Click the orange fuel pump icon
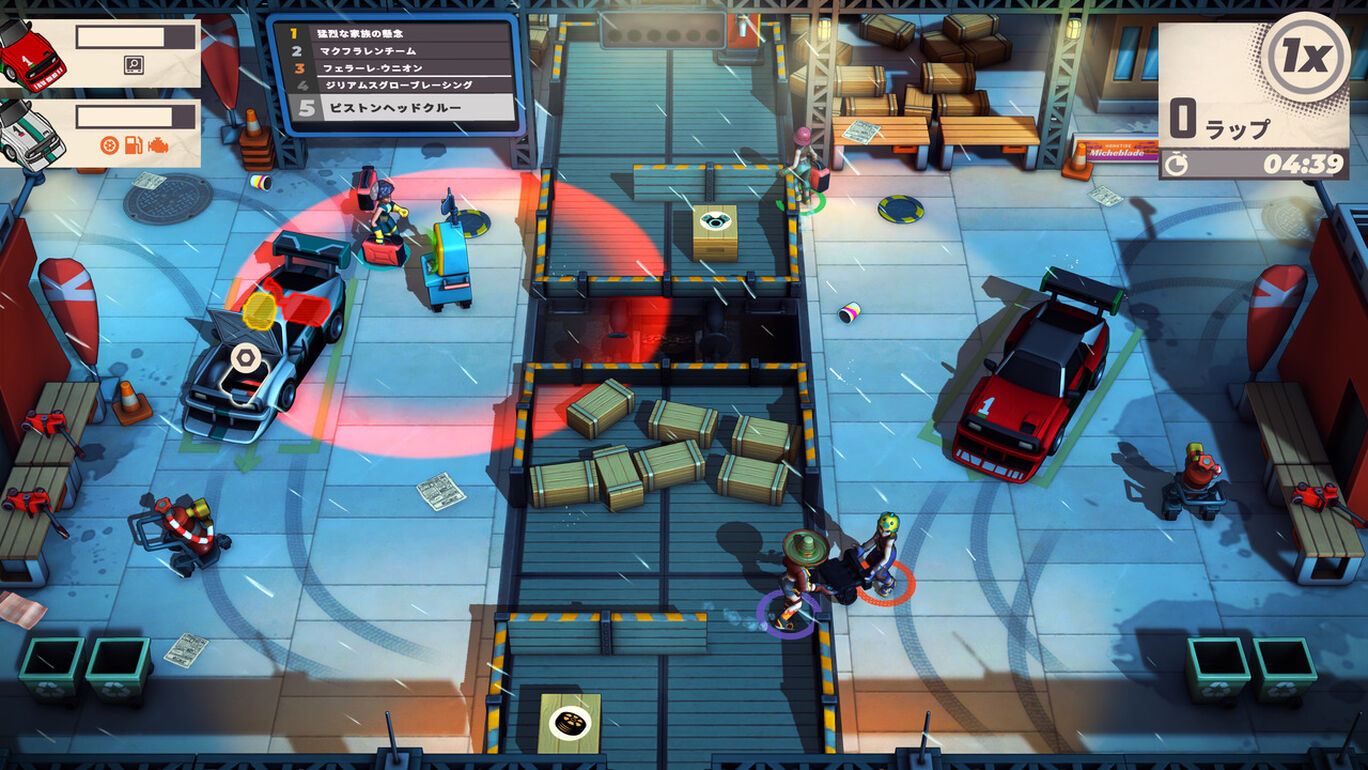The width and height of the screenshot is (1368, 770). point(133,146)
